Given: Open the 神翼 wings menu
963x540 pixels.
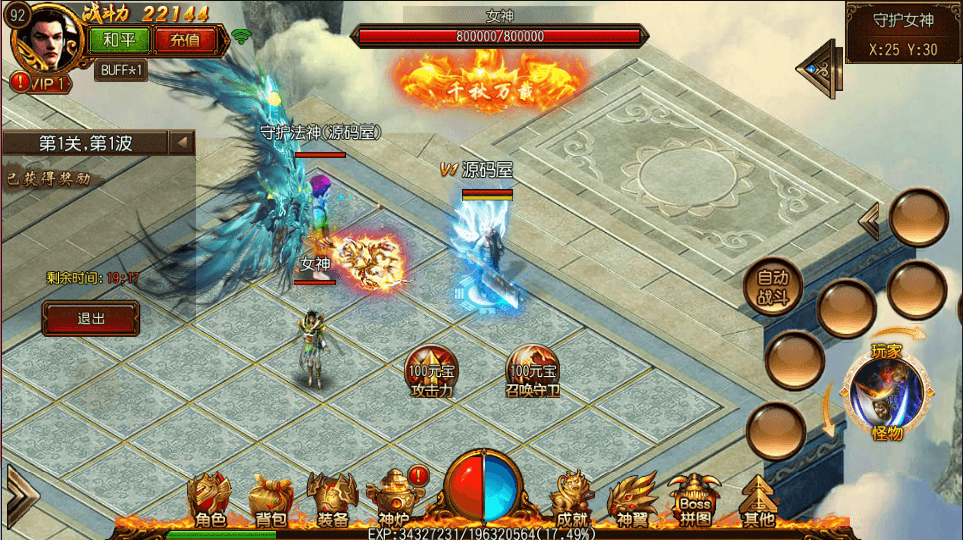Looking at the screenshot, I should pos(633,500).
